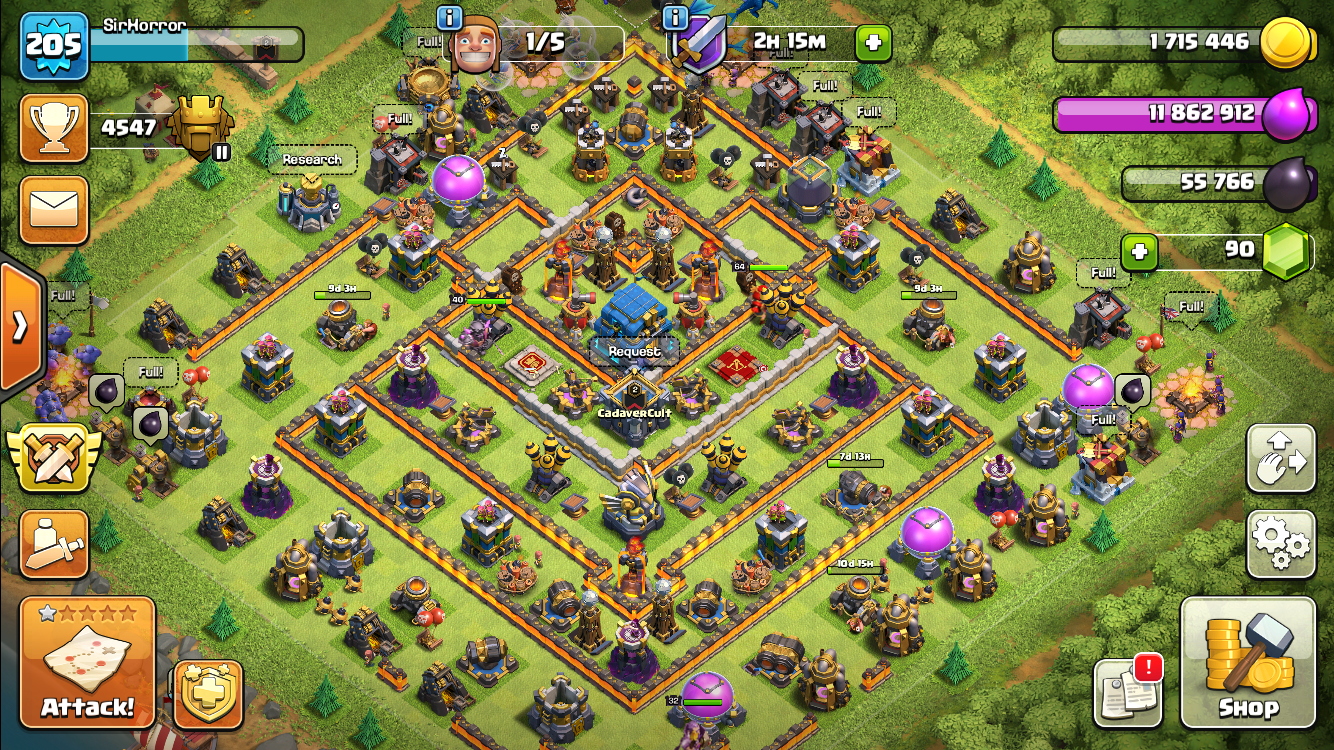1334x750 pixels.
Task: Extend shield with the green plus button
Action: 873,43
